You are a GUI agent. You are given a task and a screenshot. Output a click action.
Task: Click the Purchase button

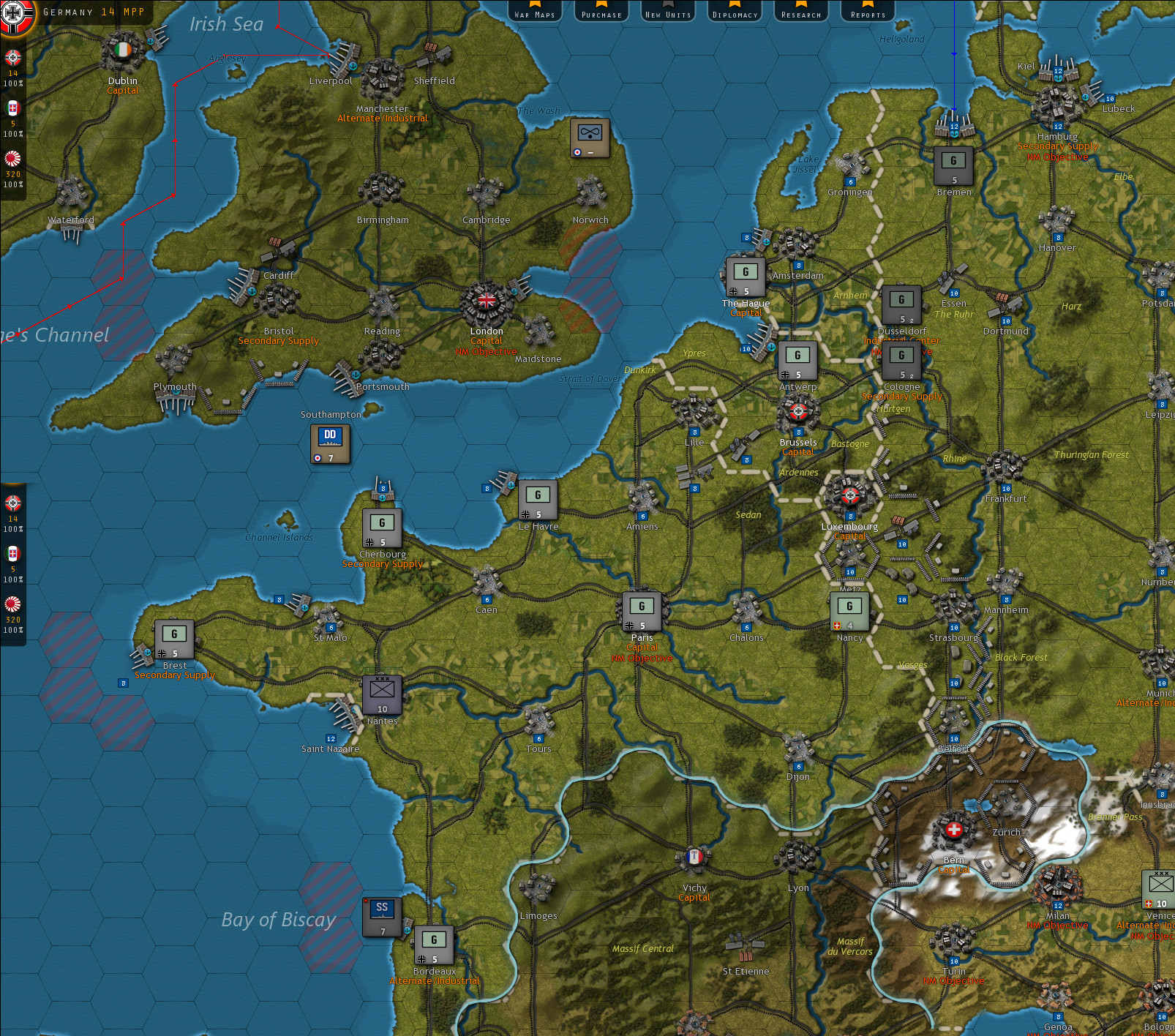point(600,12)
